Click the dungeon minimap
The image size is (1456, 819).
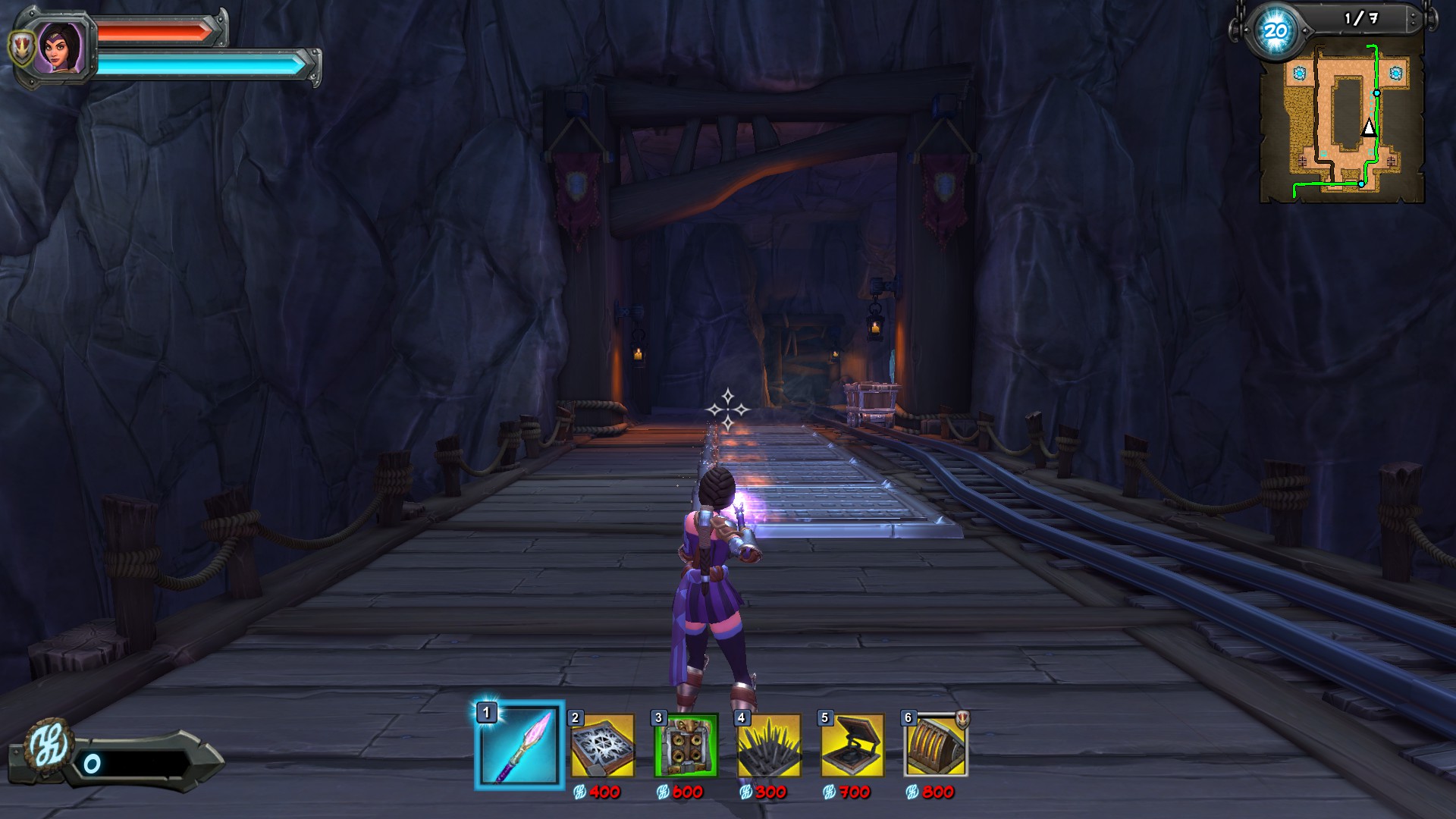tap(1341, 121)
